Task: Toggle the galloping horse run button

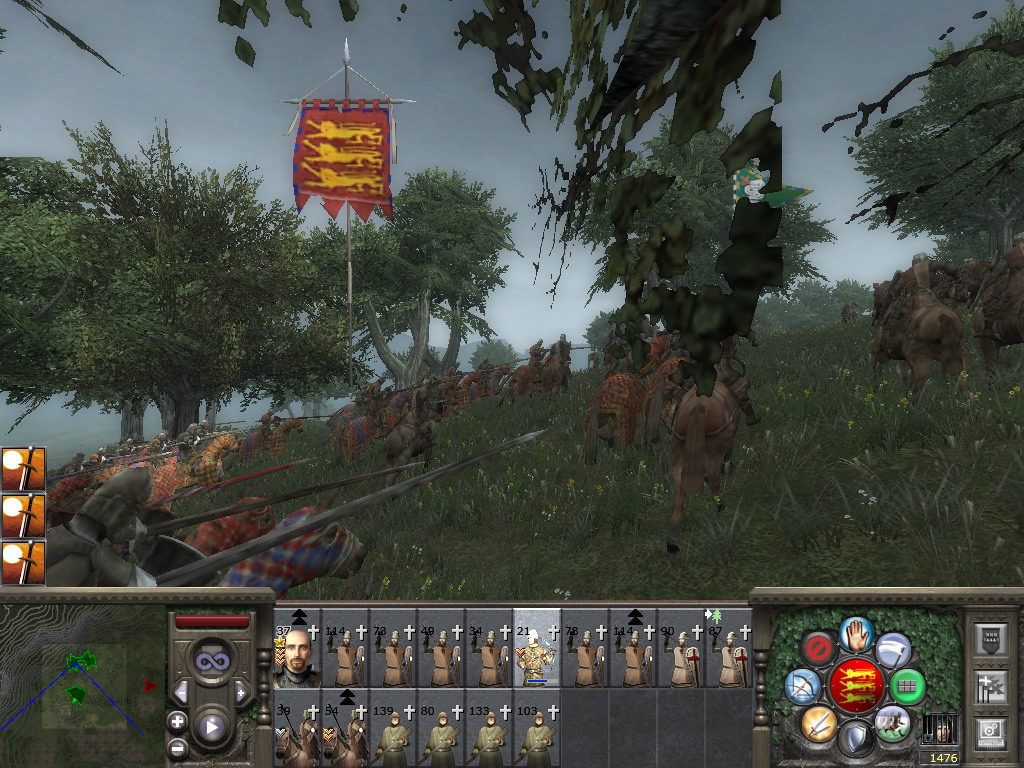Action: tap(893, 722)
